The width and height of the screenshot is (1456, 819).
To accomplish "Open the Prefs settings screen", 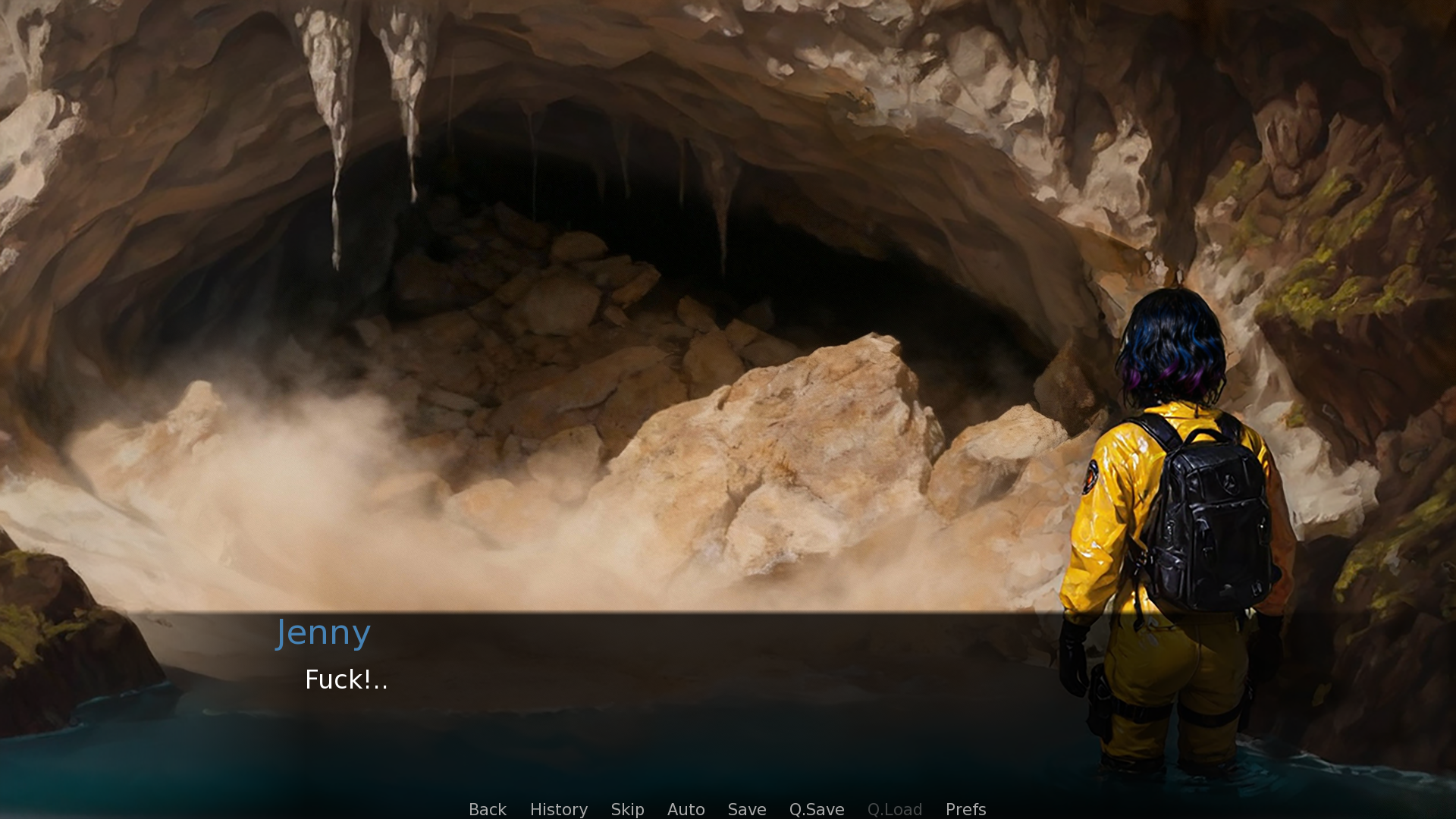I will tap(965, 809).
